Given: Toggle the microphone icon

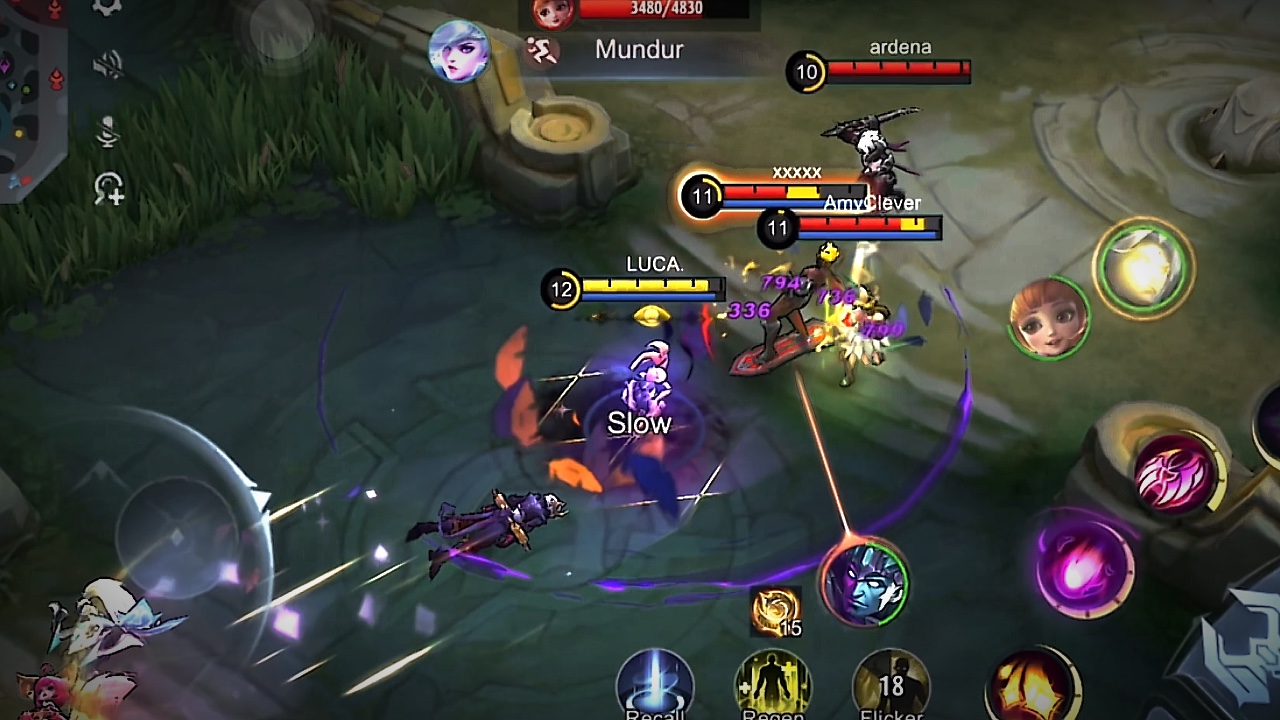Looking at the screenshot, I should 108,131.
